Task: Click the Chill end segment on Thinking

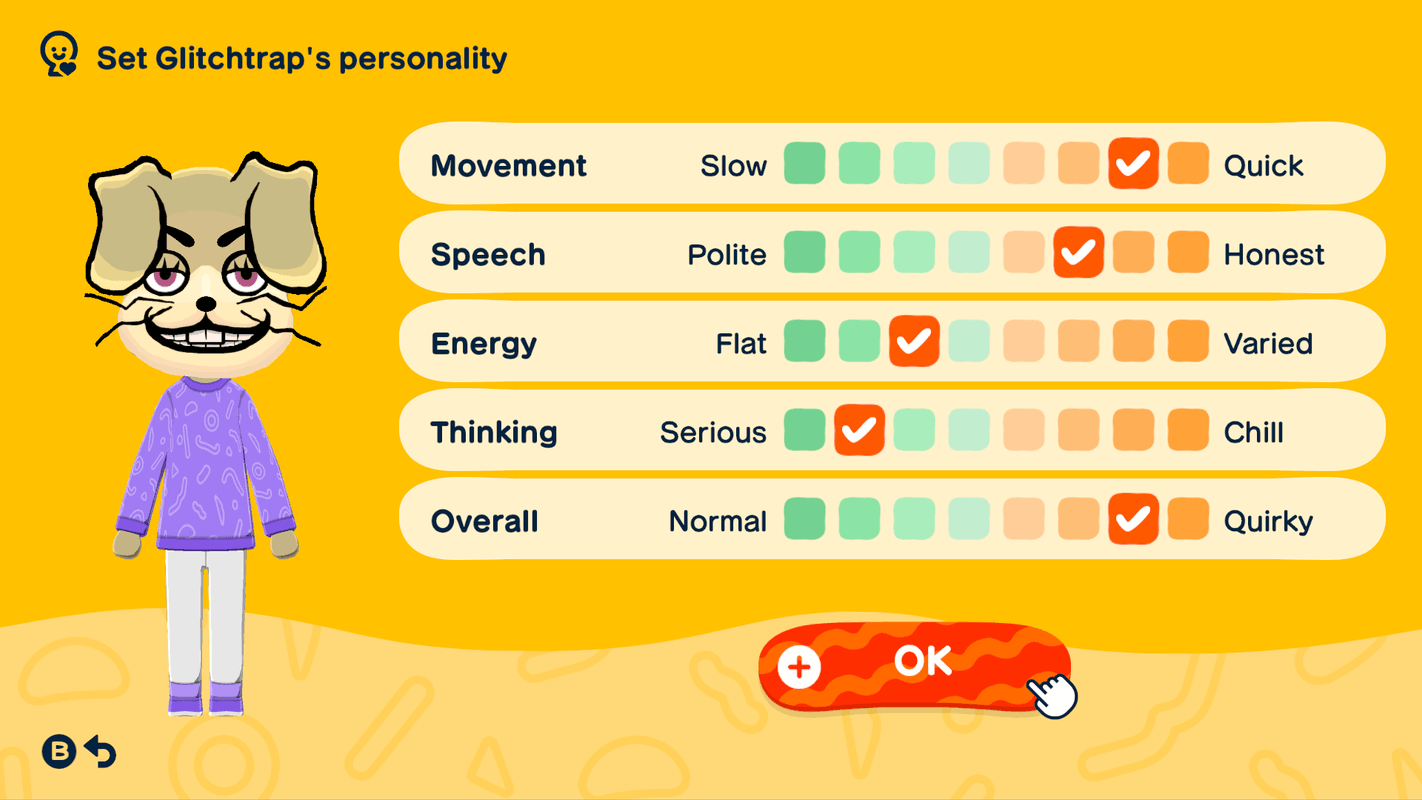Action: pyautogui.click(x=1188, y=431)
